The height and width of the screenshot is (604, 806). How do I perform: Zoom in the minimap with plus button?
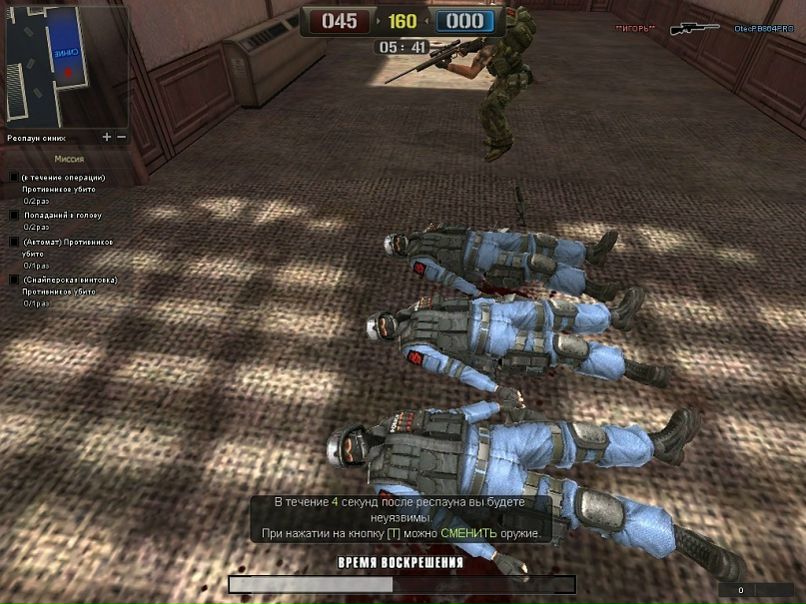point(107,136)
